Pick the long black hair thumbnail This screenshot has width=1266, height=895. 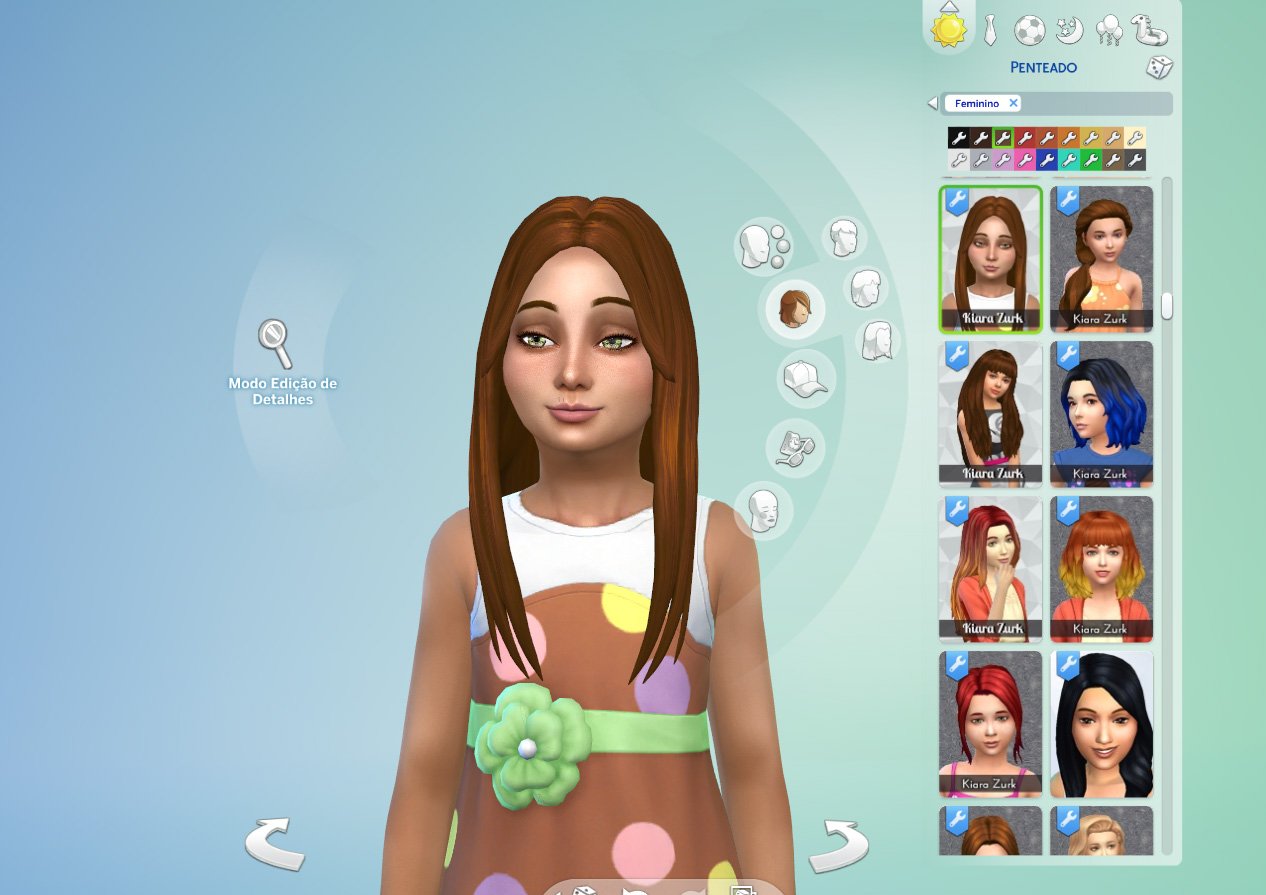pos(1101,724)
